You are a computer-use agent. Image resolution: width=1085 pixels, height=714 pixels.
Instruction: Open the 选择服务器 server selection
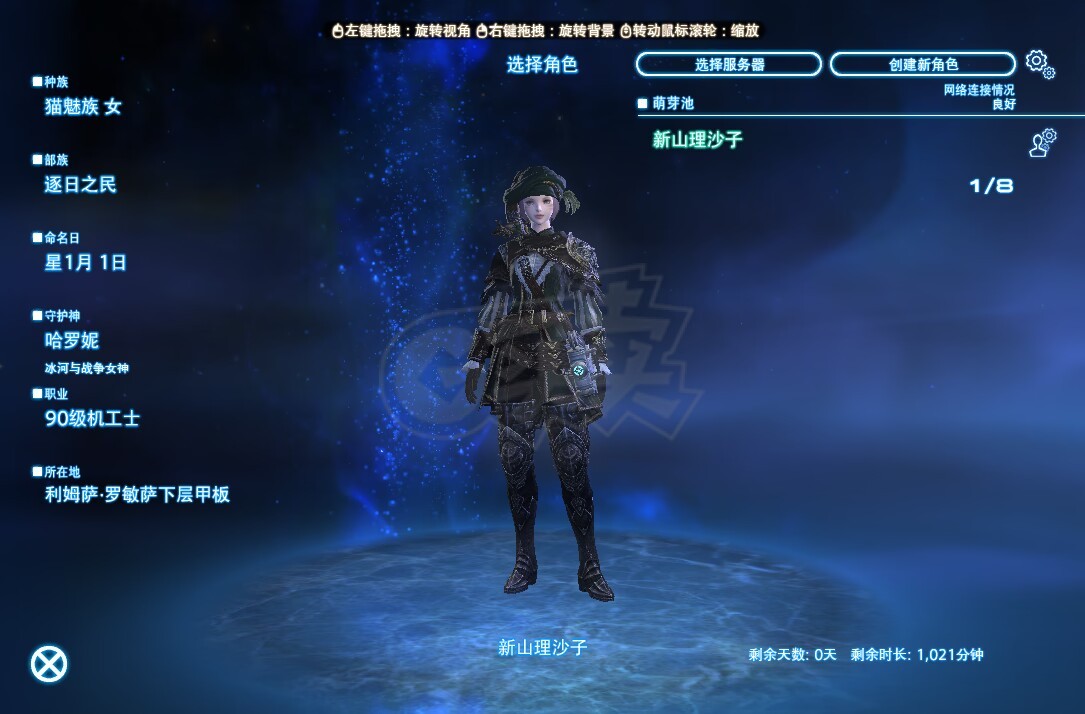coord(729,64)
